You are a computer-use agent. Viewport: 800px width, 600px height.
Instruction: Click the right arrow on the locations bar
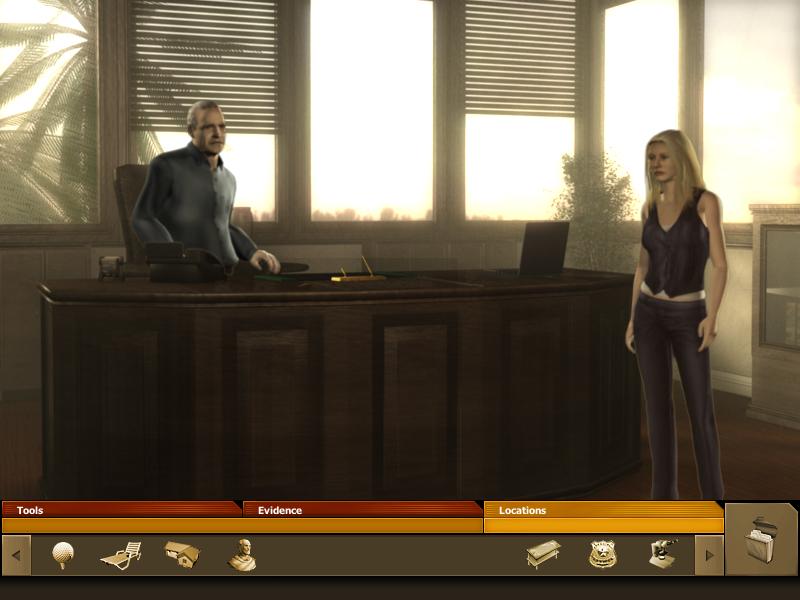click(709, 555)
